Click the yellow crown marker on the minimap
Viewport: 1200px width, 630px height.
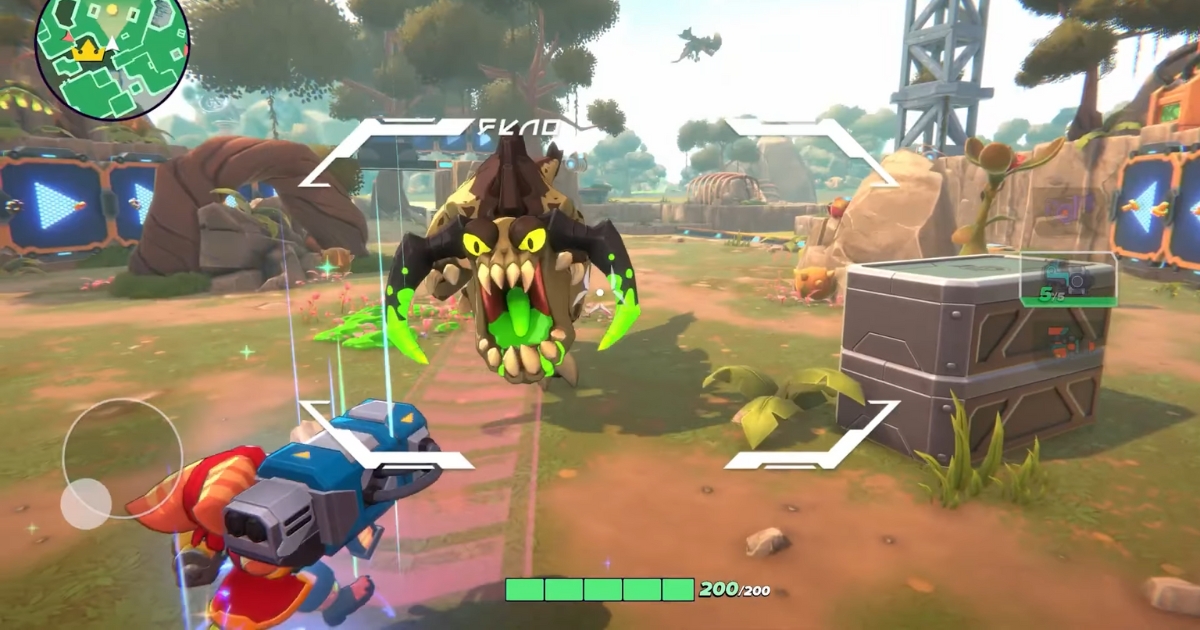pyautogui.click(x=89, y=50)
